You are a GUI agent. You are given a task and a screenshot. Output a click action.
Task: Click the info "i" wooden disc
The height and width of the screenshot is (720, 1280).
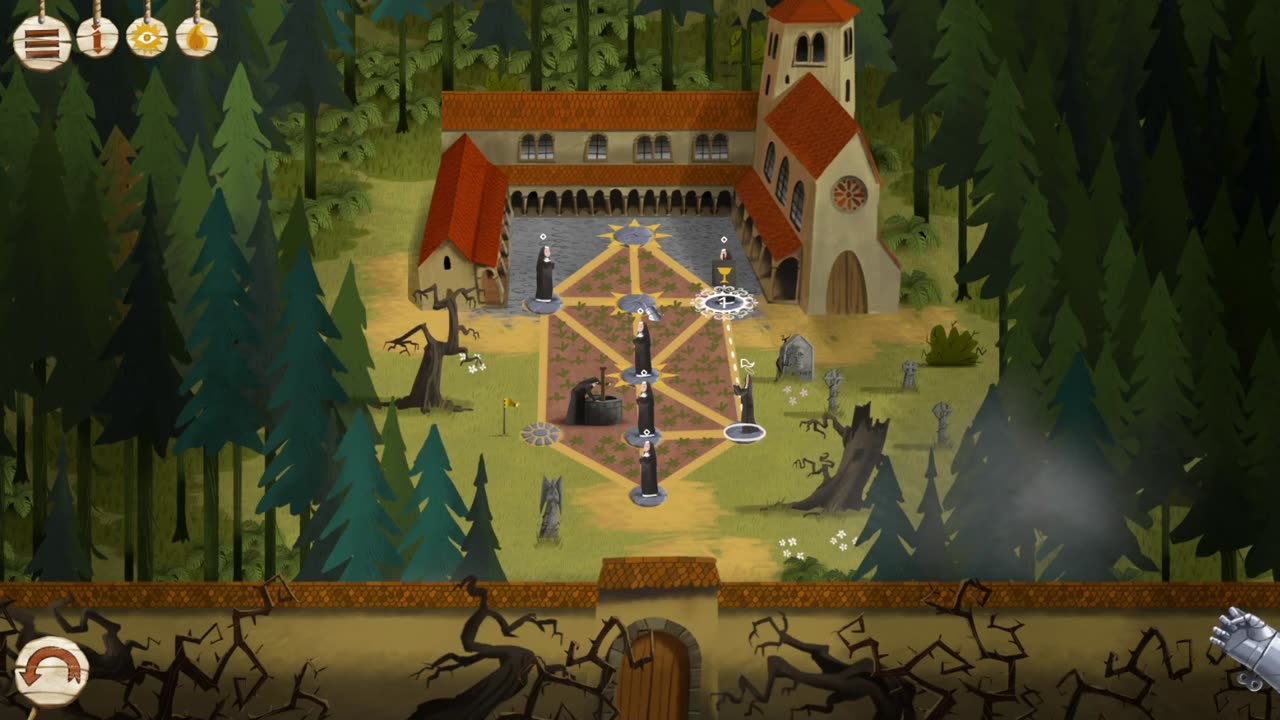pyautogui.click(x=97, y=39)
